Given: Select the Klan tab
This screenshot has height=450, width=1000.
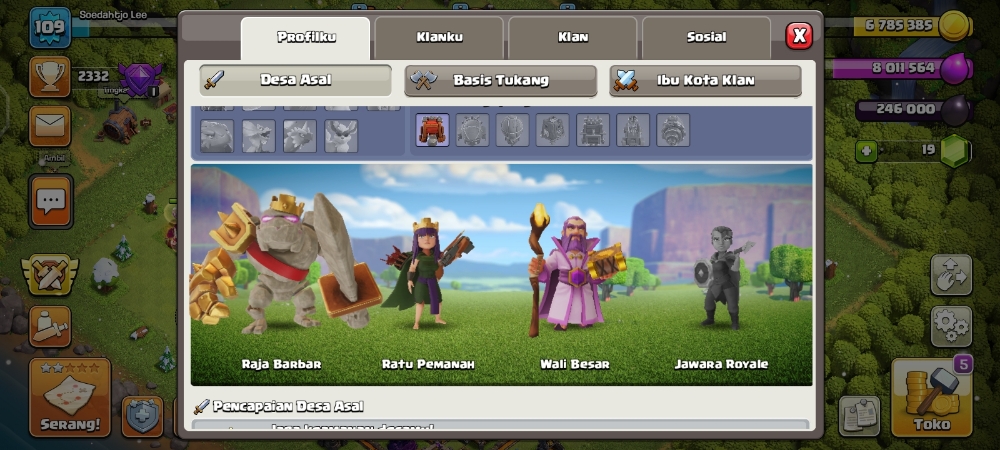Looking at the screenshot, I should click(573, 38).
